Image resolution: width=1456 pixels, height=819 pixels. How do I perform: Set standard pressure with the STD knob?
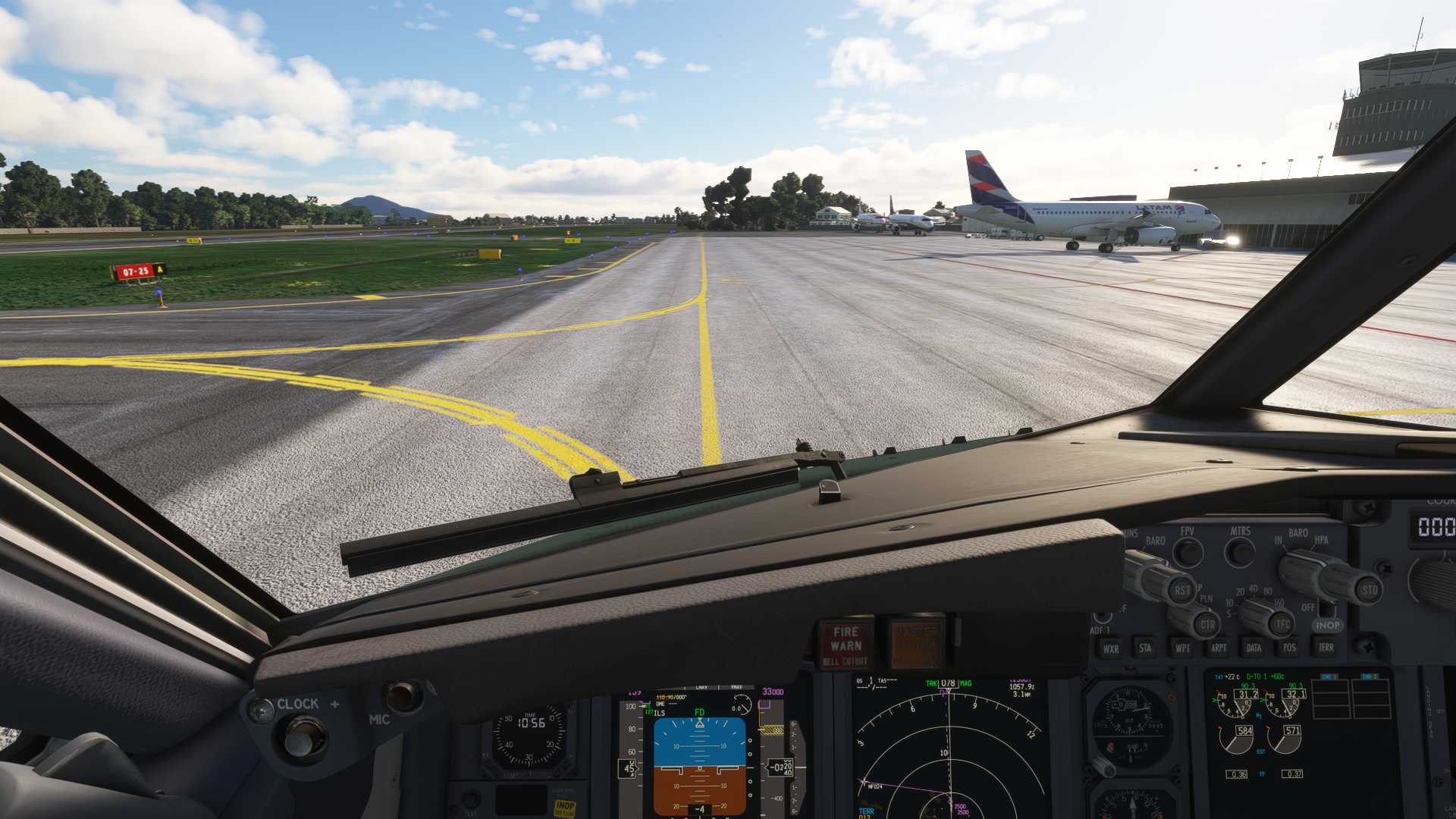coord(1367,589)
